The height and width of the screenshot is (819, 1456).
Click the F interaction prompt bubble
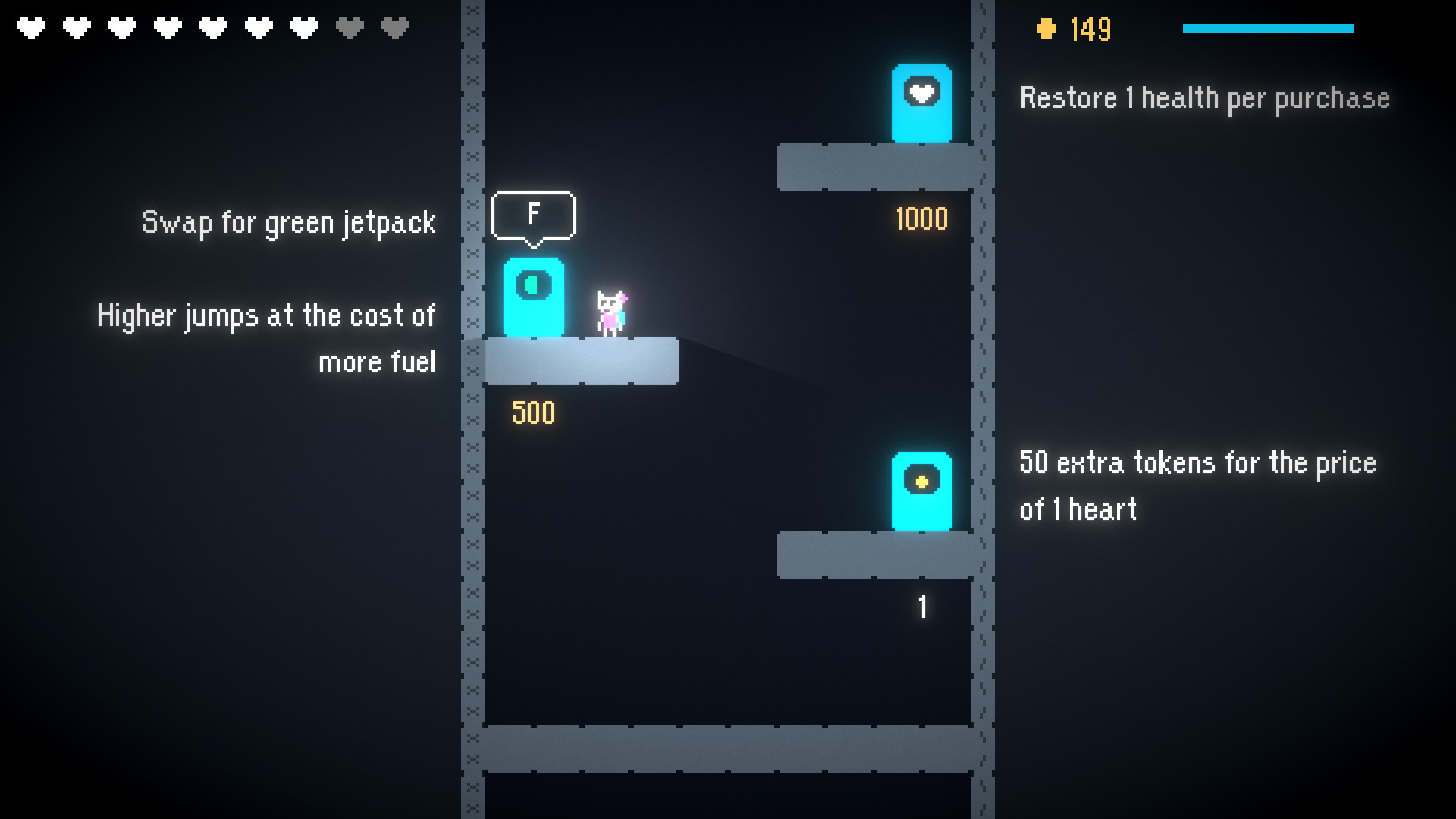pos(534,215)
